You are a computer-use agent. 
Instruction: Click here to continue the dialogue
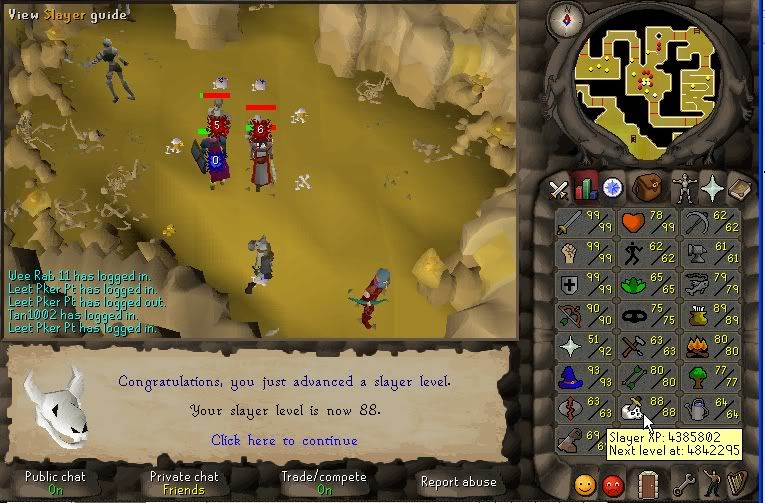pos(284,440)
